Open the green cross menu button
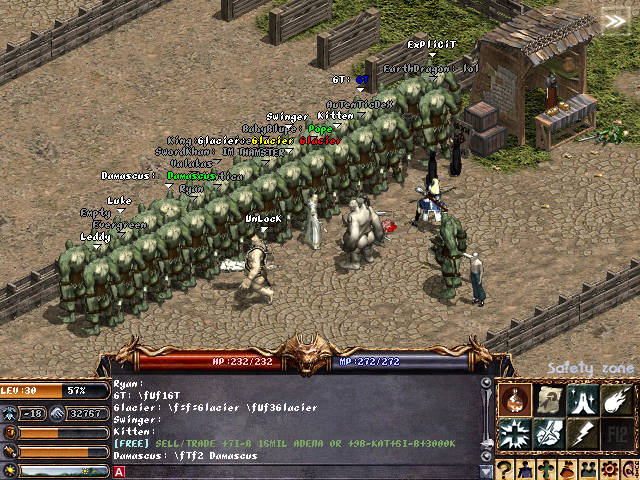The image size is (640, 480). [546, 469]
